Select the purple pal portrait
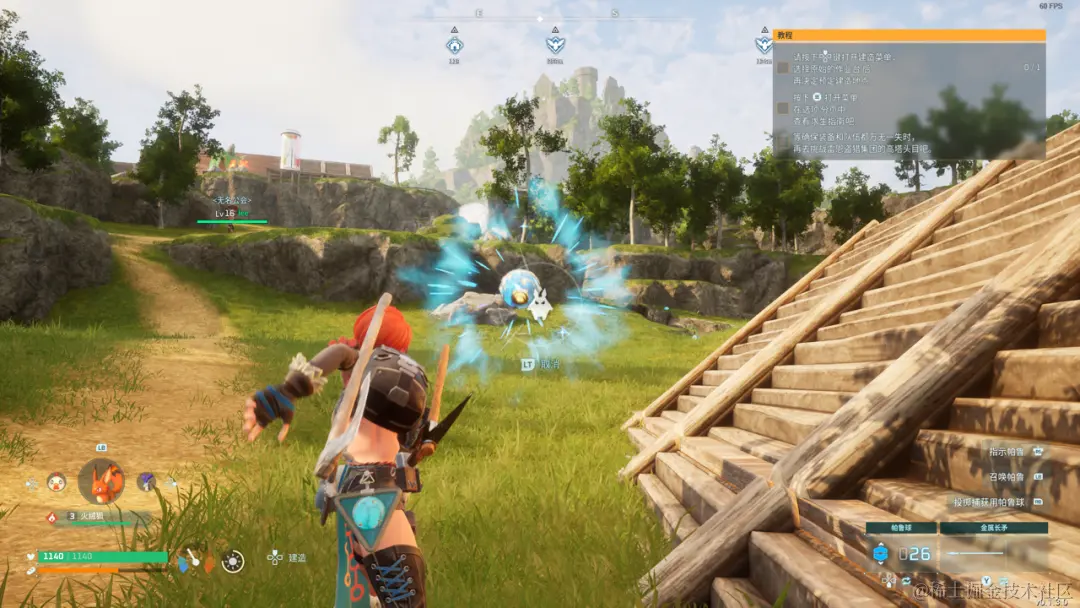The height and width of the screenshot is (608, 1080). coord(146,481)
